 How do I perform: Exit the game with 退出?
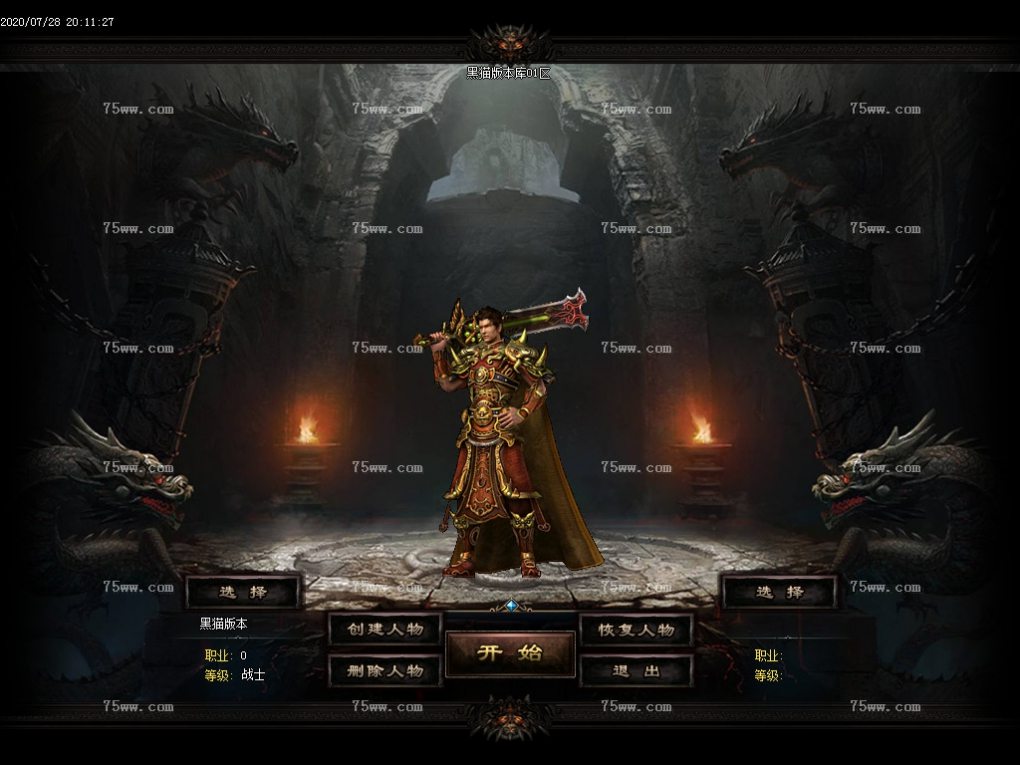coord(636,670)
